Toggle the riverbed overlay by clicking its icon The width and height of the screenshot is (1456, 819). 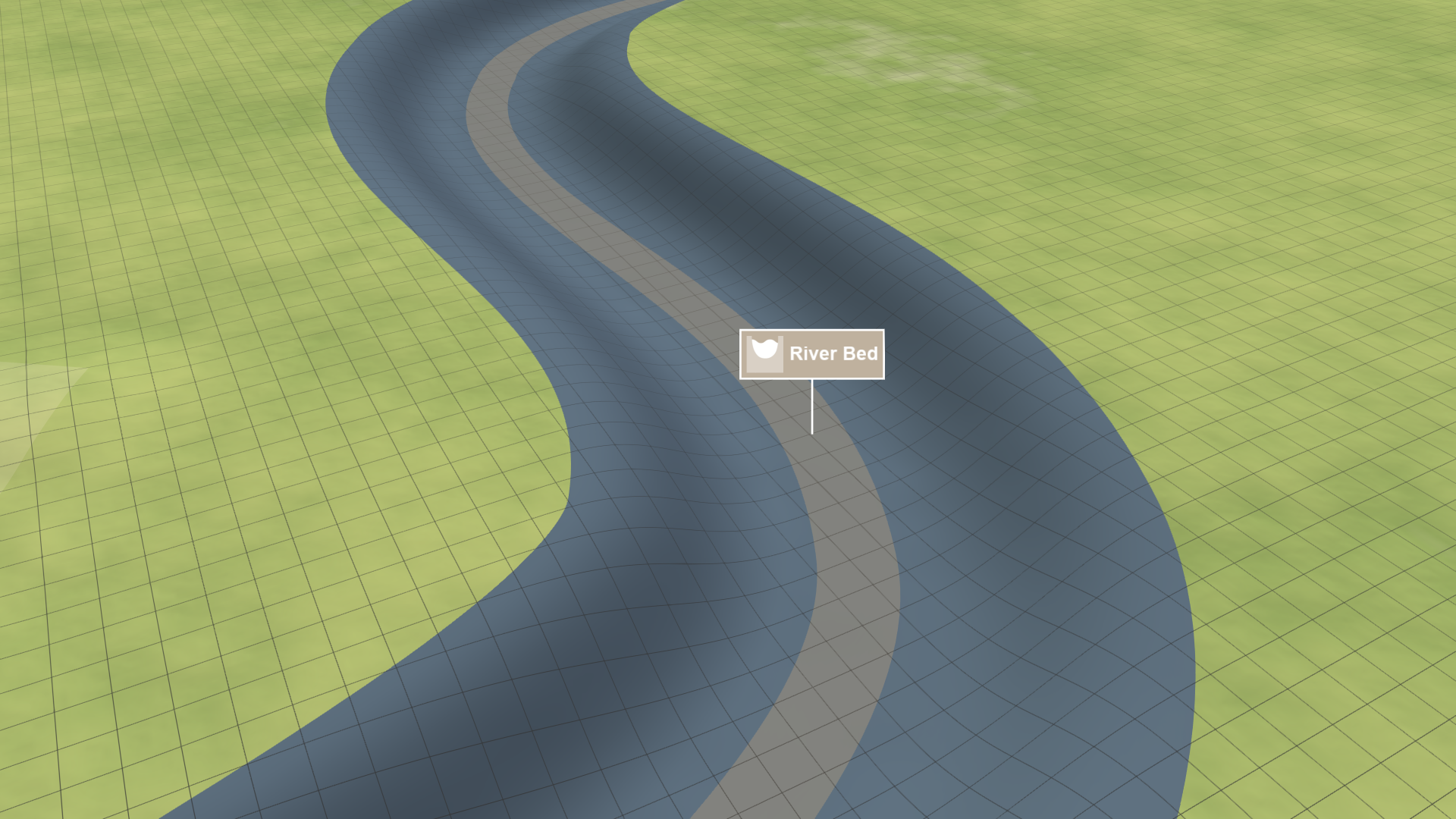click(x=766, y=353)
